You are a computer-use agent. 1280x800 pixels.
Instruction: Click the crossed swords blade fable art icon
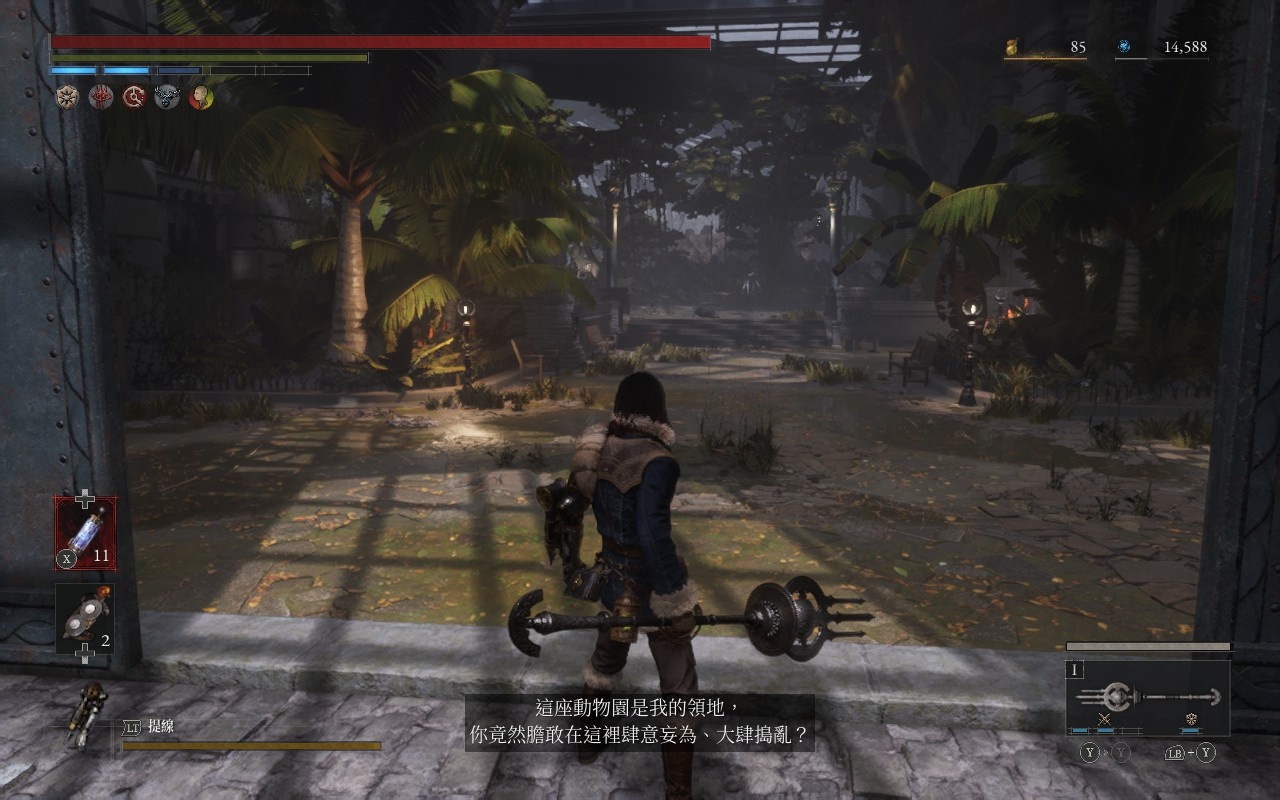click(1105, 719)
